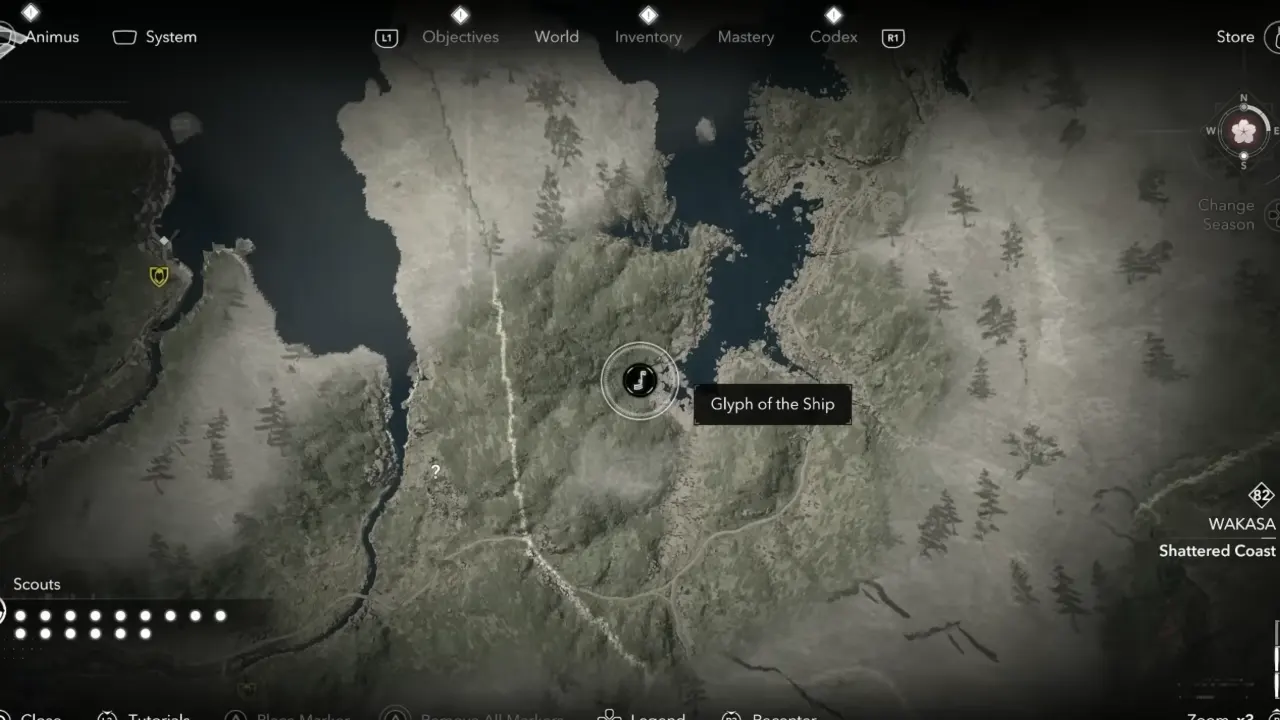Screen dimensions: 1280x720
Task: Select the Glyph of the Ship marker
Action: [x=639, y=381]
